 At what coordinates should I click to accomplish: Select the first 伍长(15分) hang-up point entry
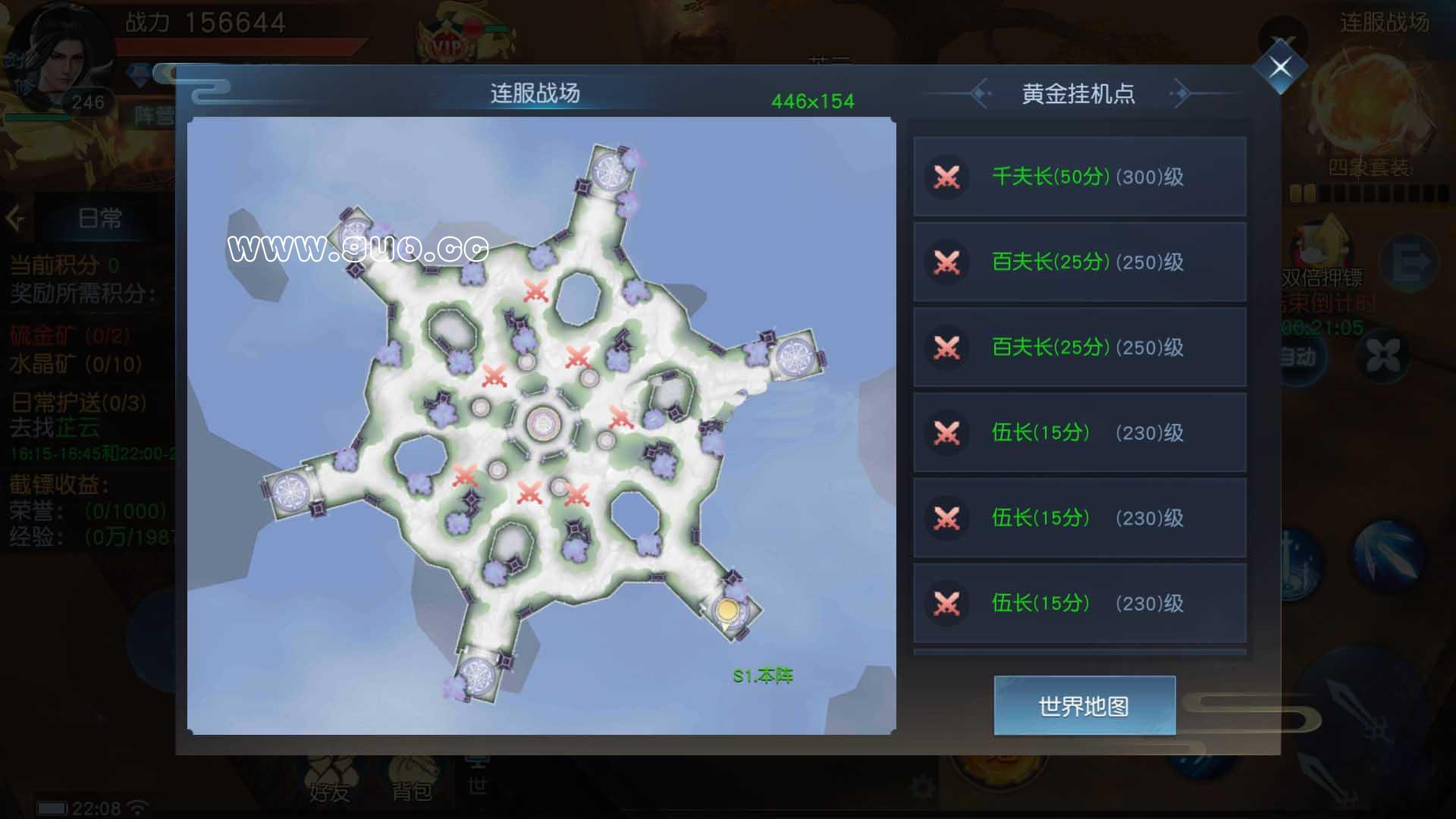click(1080, 432)
